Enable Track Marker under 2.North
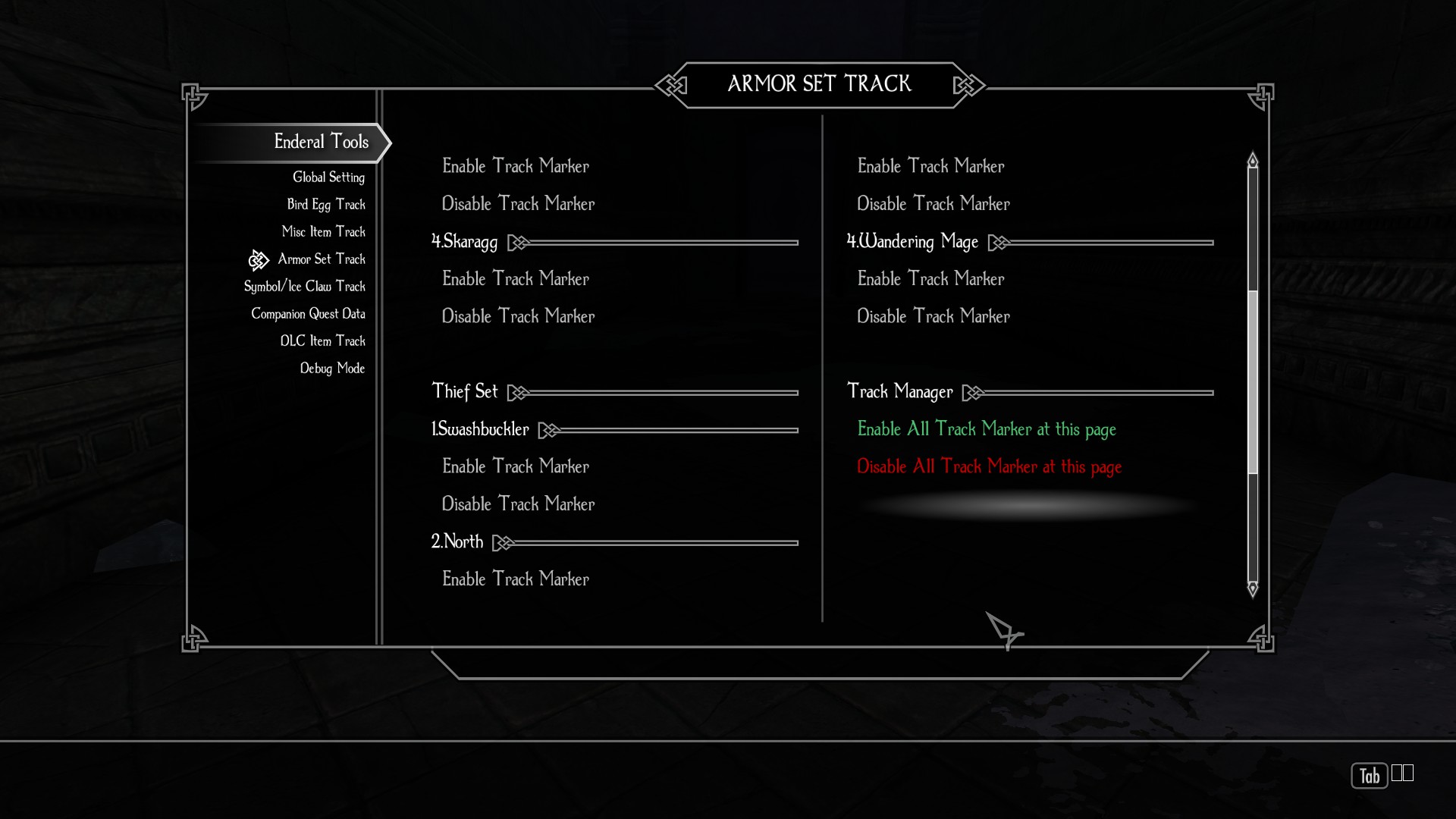 point(516,579)
